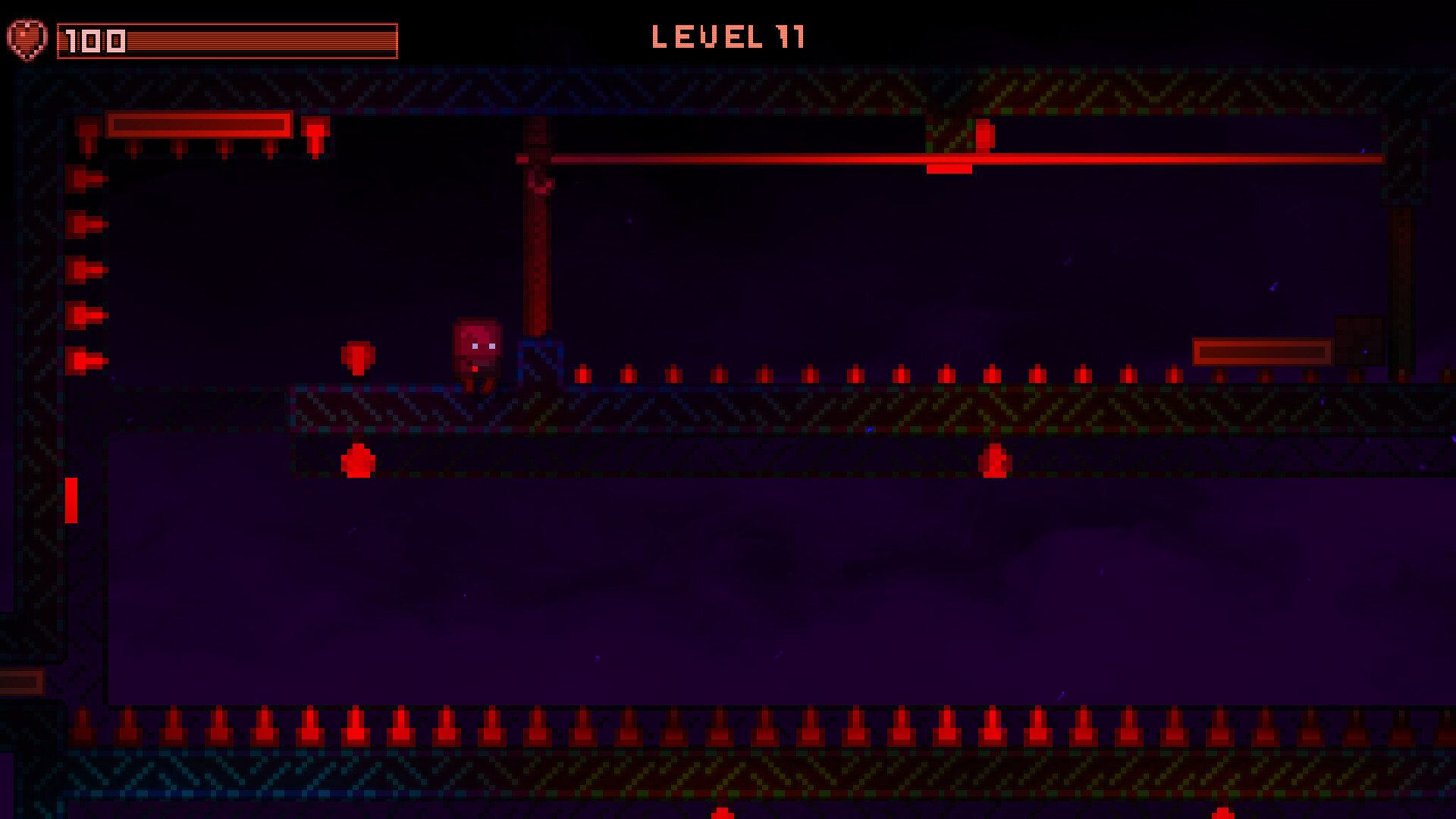Click the collectible orb below the middle platform
Image resolution: width=1456 pixels, height=819 pixels.
pyautogui.click(x=356, y=461)
